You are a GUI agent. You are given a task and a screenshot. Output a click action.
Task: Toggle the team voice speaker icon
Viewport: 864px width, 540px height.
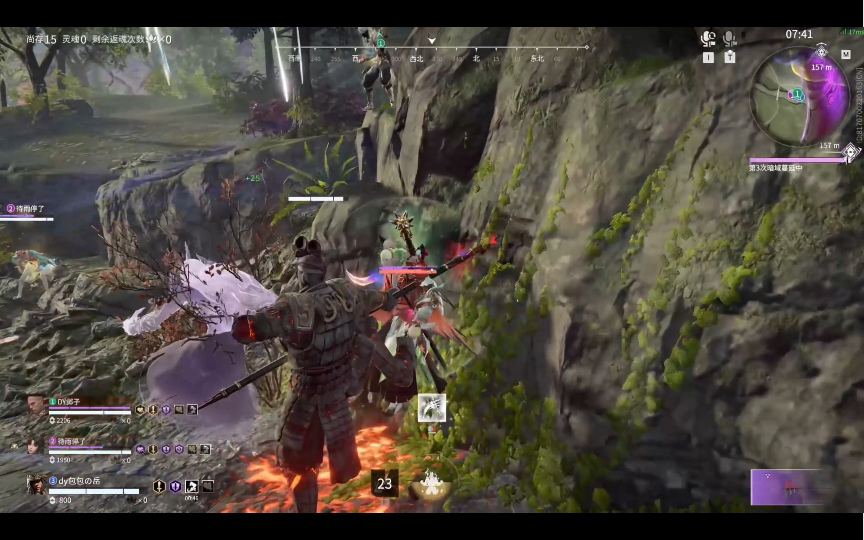(x=709, y=39)
